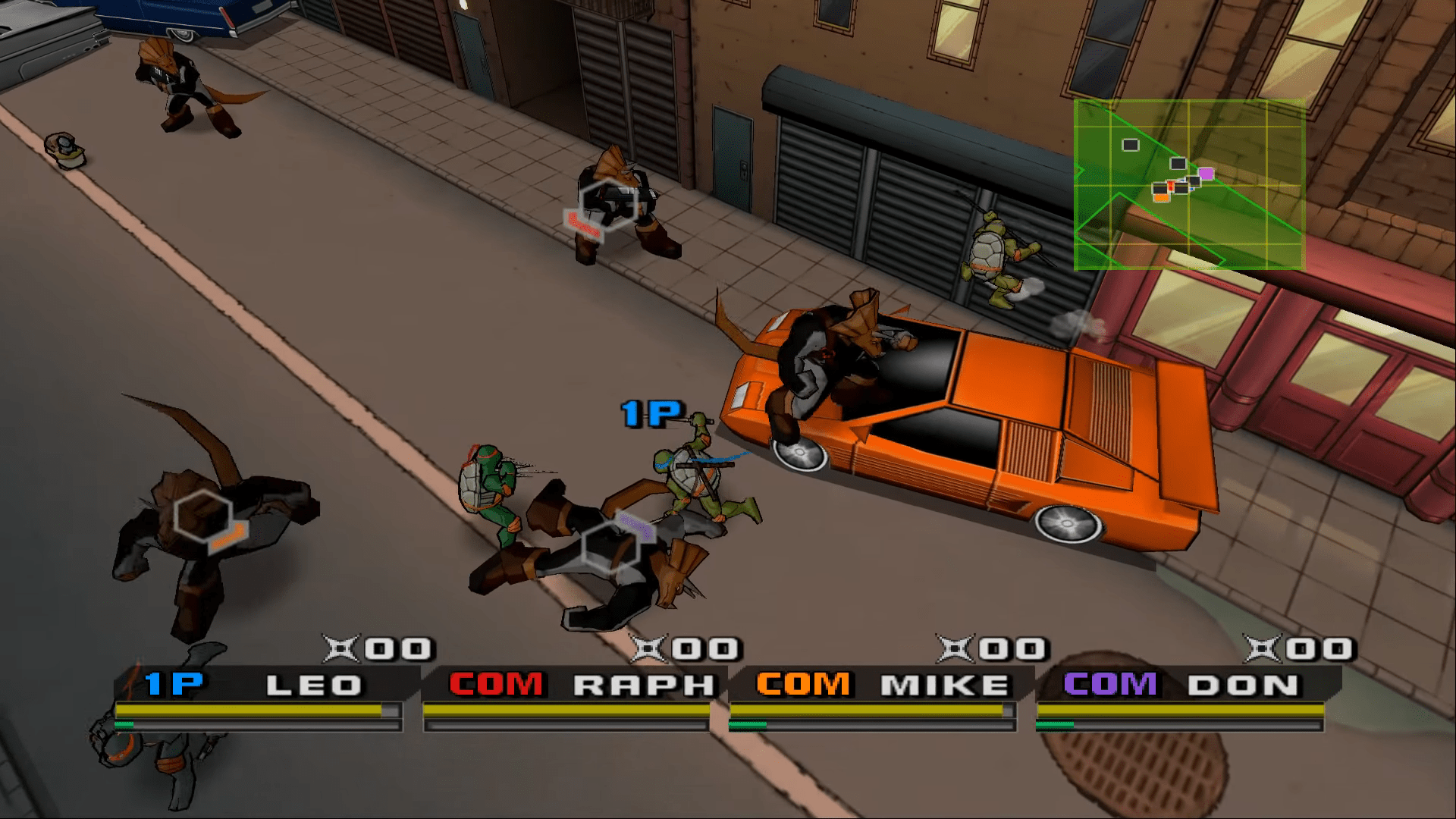
Task: Click the green minimap overlay
Action: point(1188,185)
